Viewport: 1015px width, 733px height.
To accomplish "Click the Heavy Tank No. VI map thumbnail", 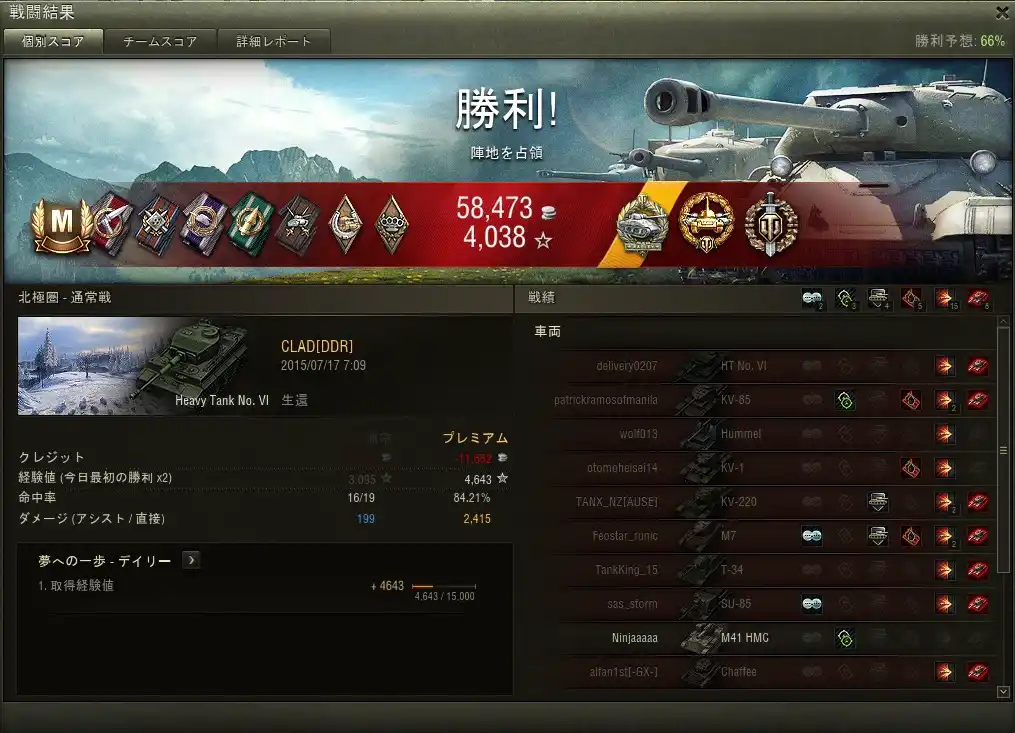I will pyautogui.click(x=146, y=366).
